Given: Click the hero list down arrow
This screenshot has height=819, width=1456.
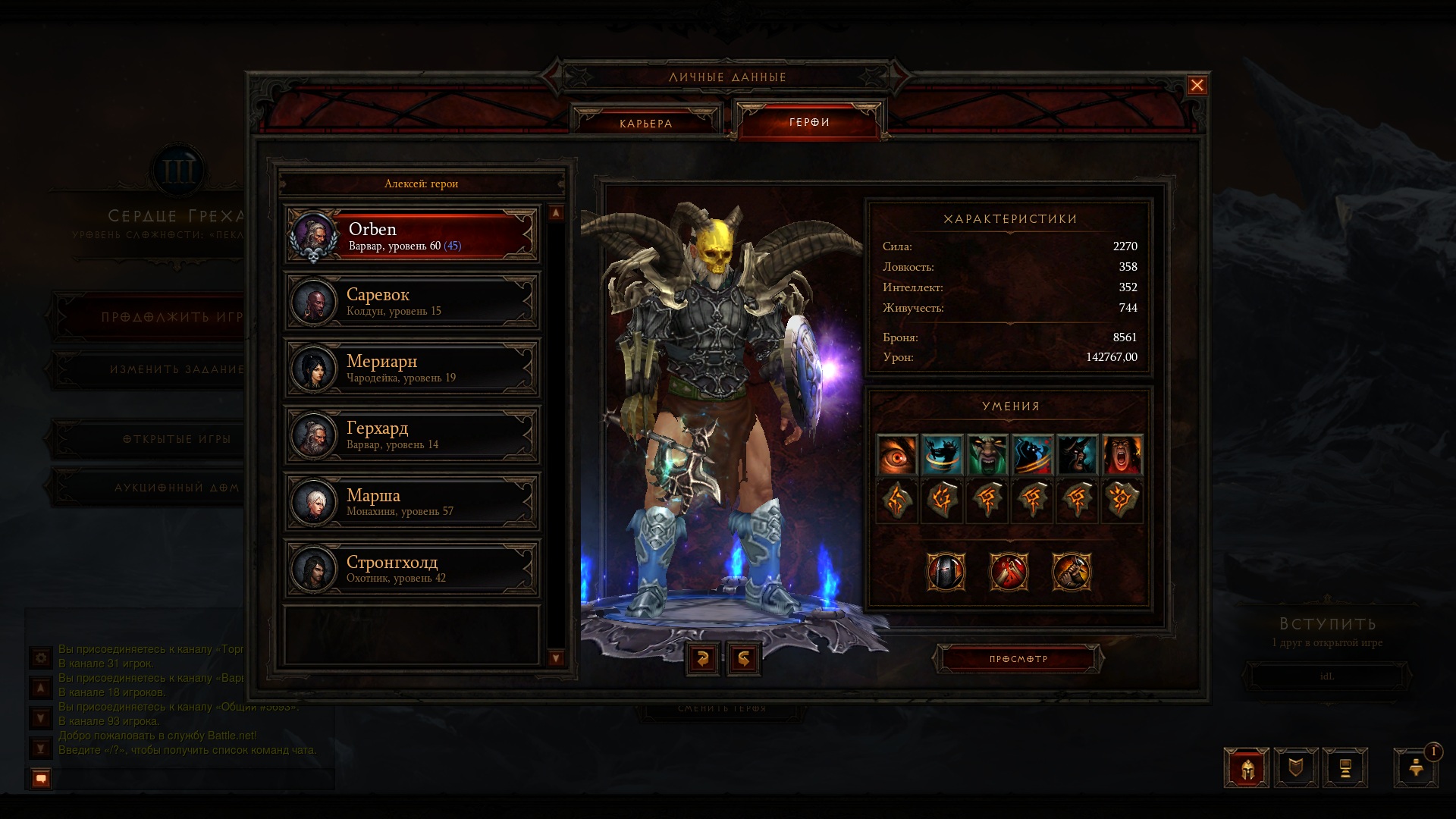Looking at the screenshot, I should tap(556, 658).
